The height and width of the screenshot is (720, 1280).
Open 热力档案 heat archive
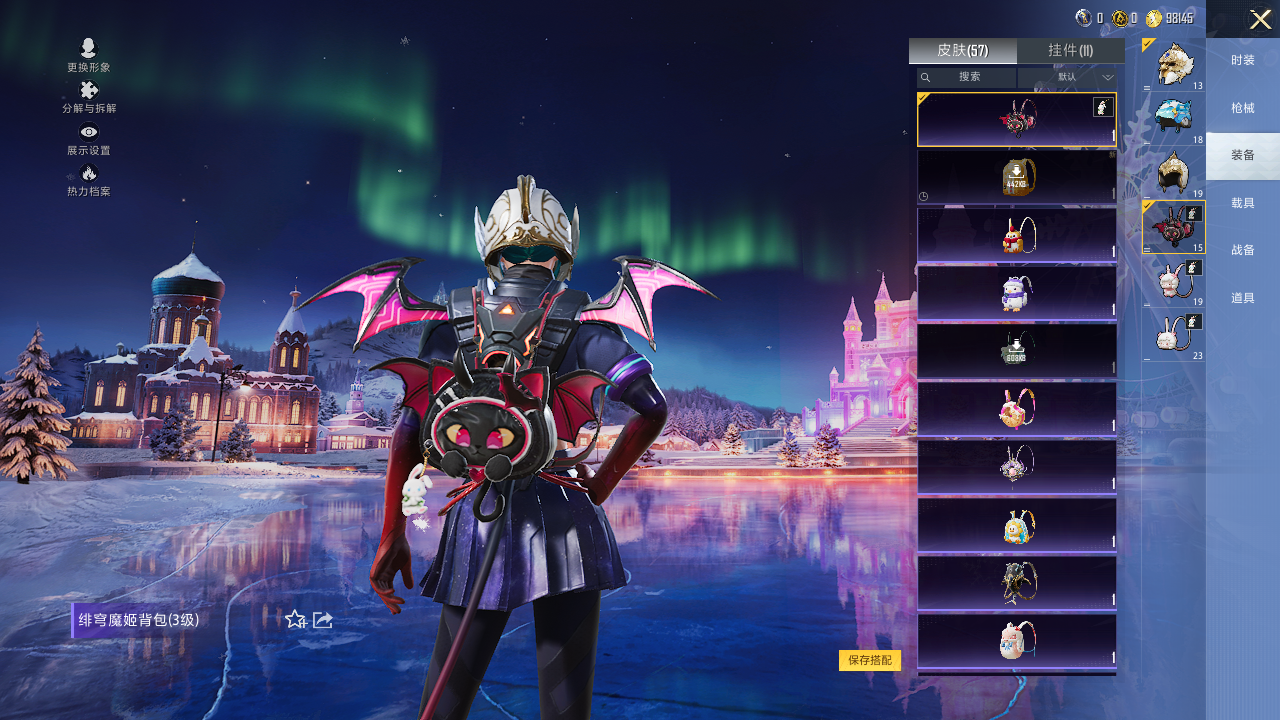click(89, 179)
